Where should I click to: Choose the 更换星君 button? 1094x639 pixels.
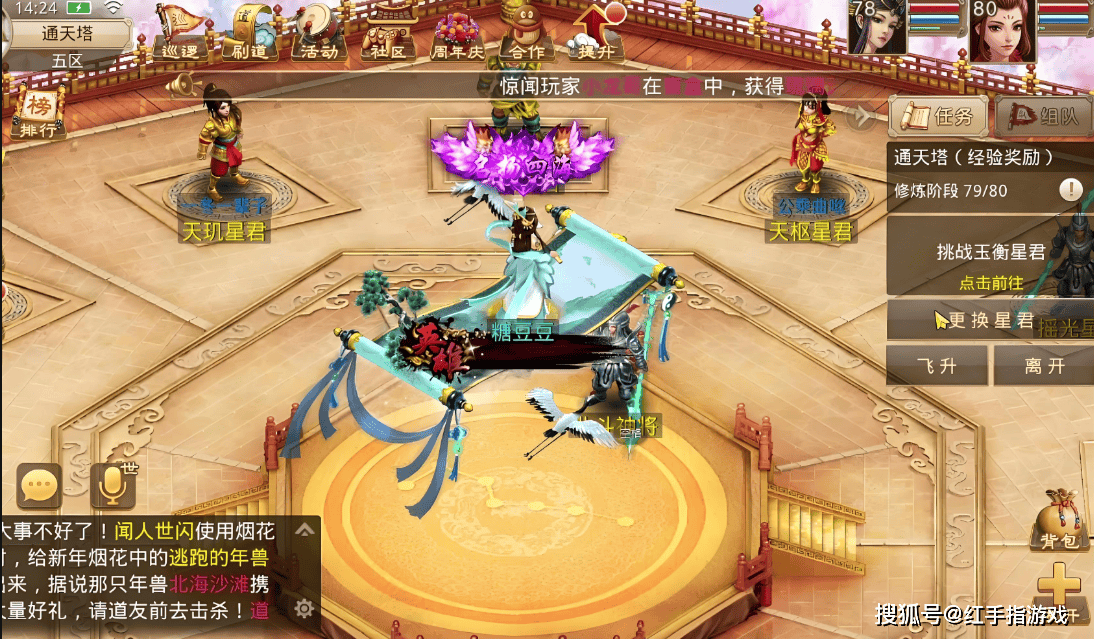pyautogui.click(x=990, y=321)
